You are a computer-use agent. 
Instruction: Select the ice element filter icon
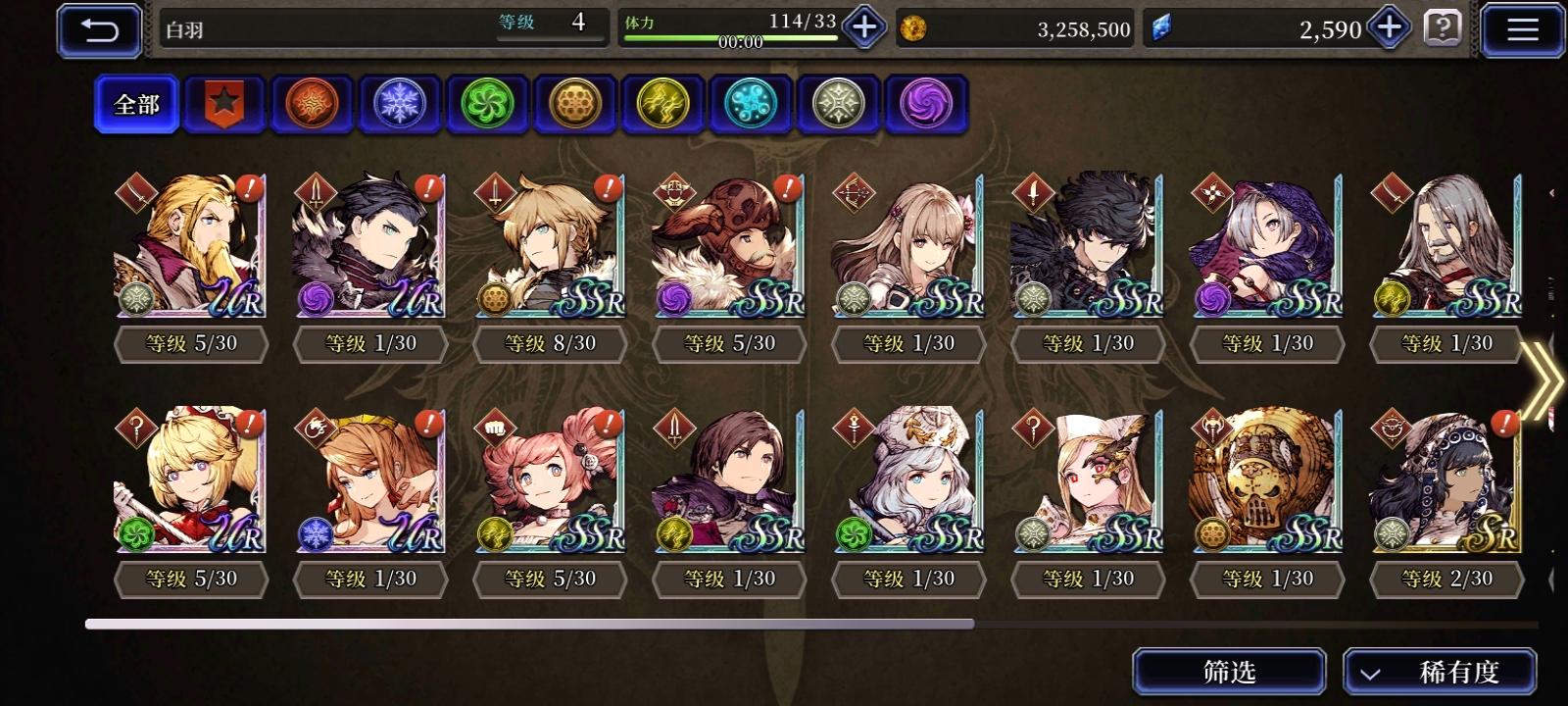coord(398,103)
